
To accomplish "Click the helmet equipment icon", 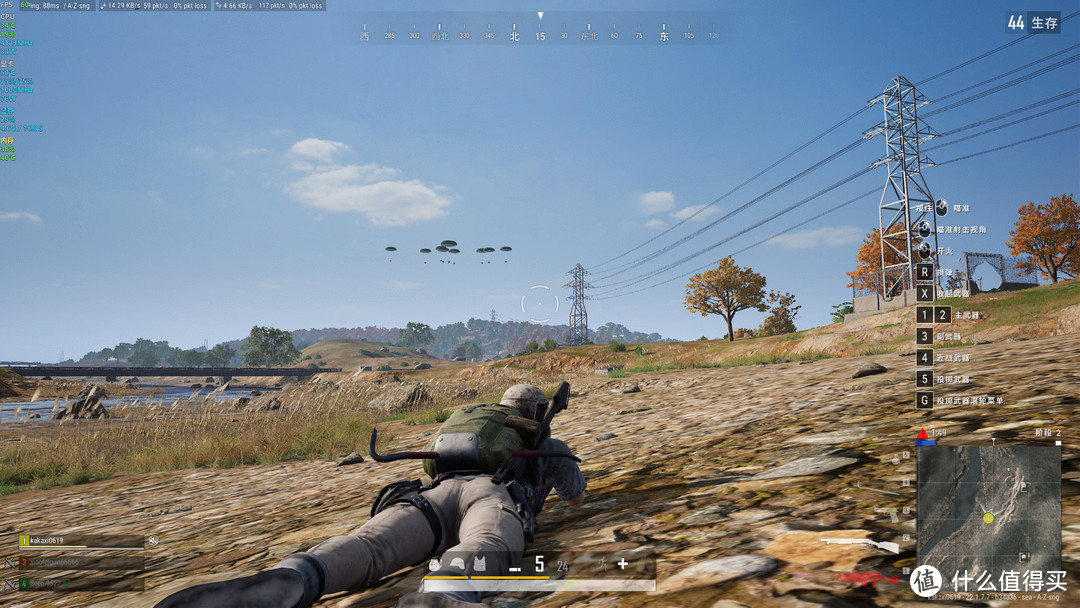I will click(x=456, y=564).
